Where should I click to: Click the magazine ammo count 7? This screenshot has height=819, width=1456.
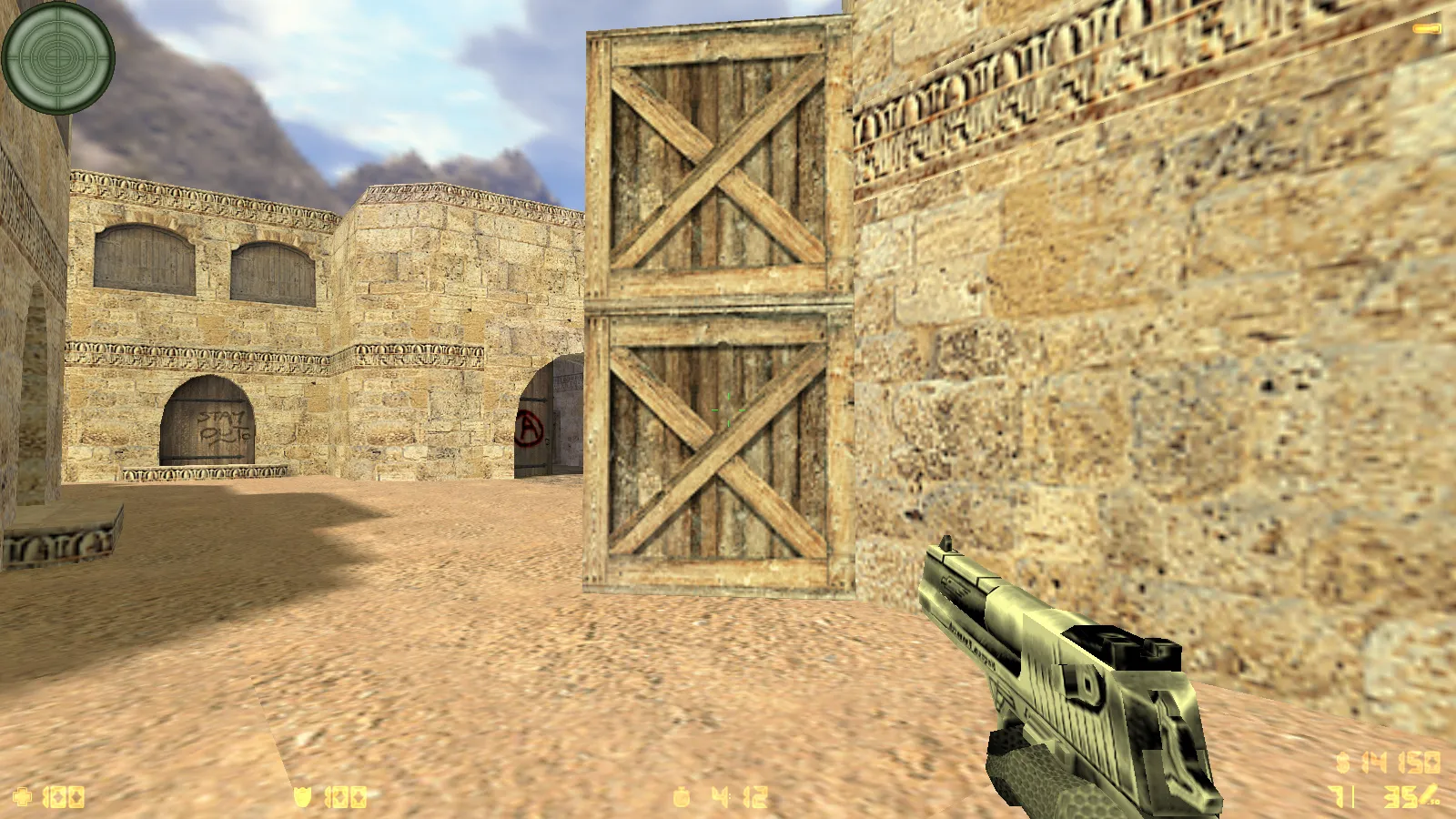[1336, 796]
